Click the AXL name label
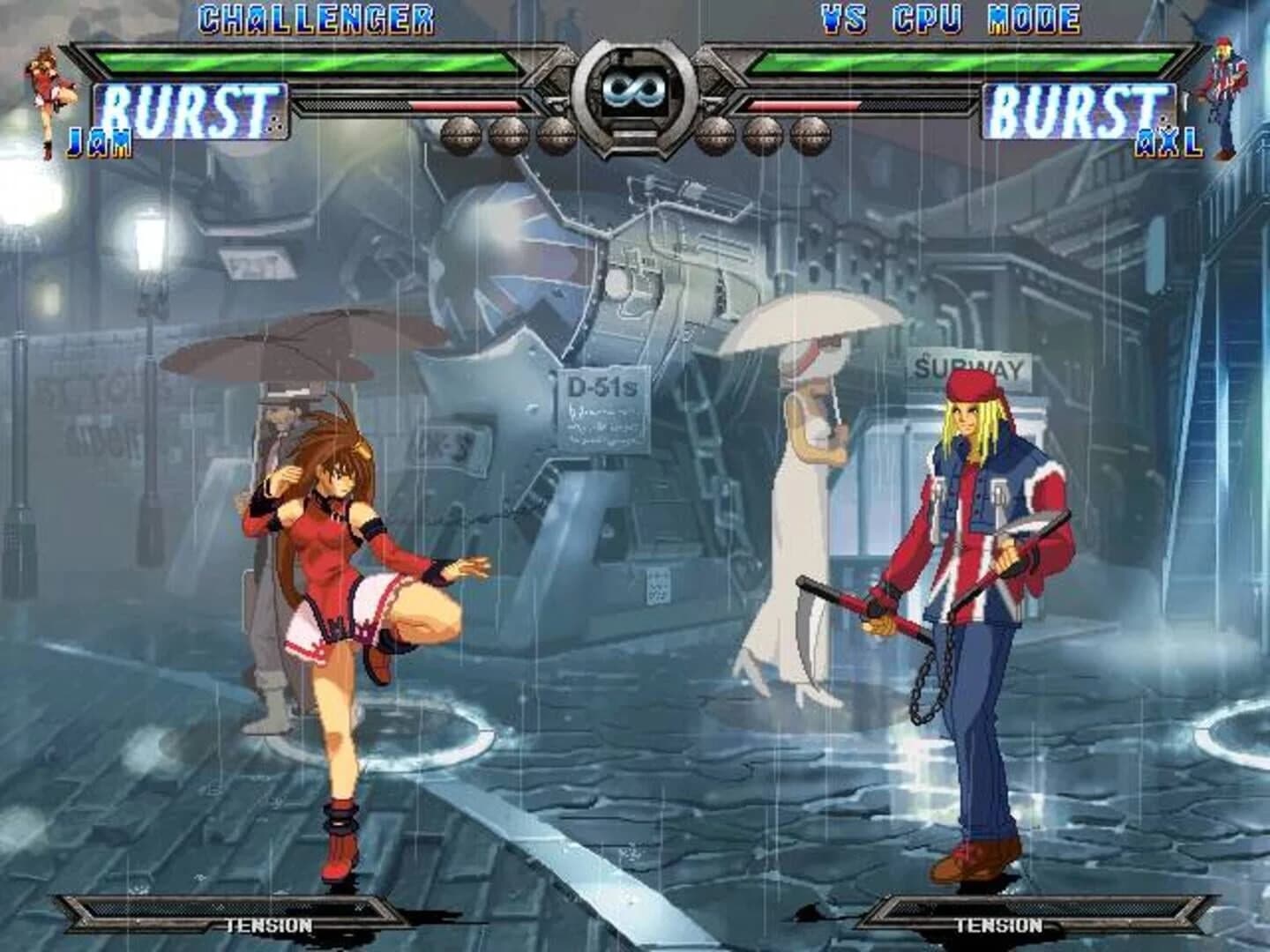This screenshot has height=952, width=1270. tap(1169, 141)
